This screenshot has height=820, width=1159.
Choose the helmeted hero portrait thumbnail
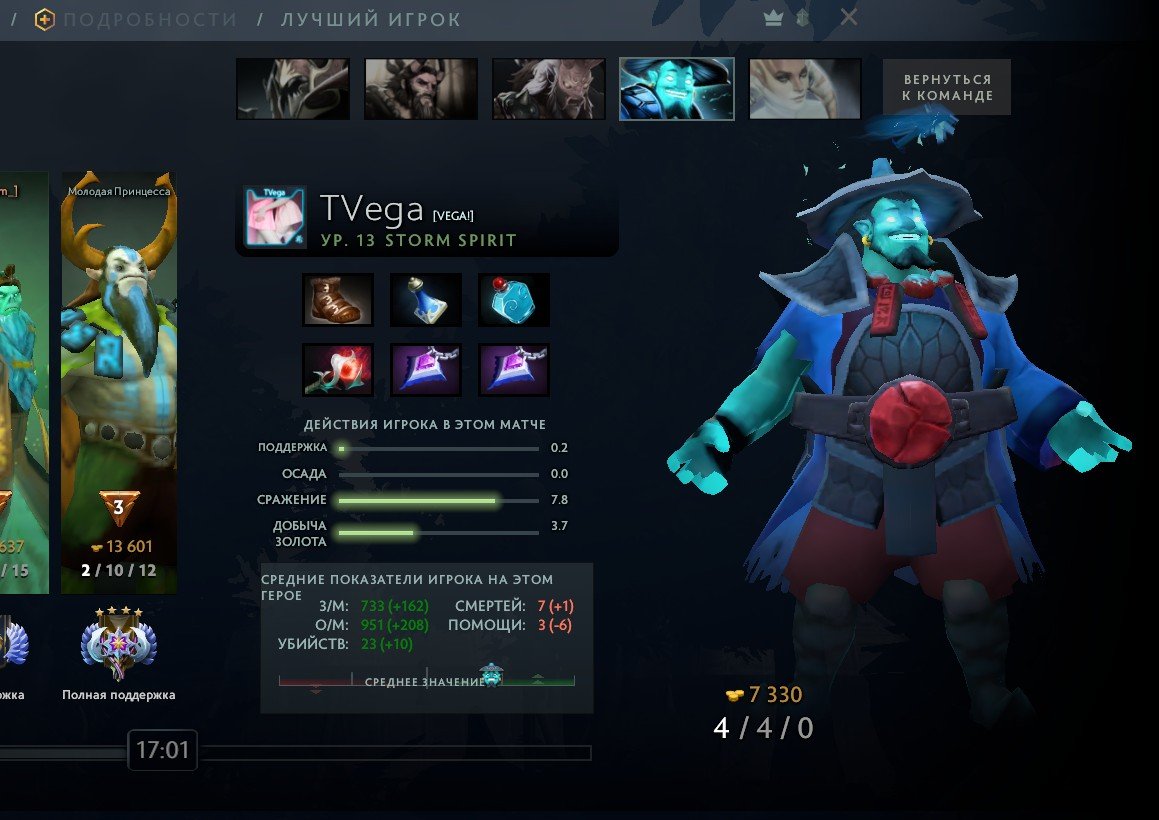[293, 89]
